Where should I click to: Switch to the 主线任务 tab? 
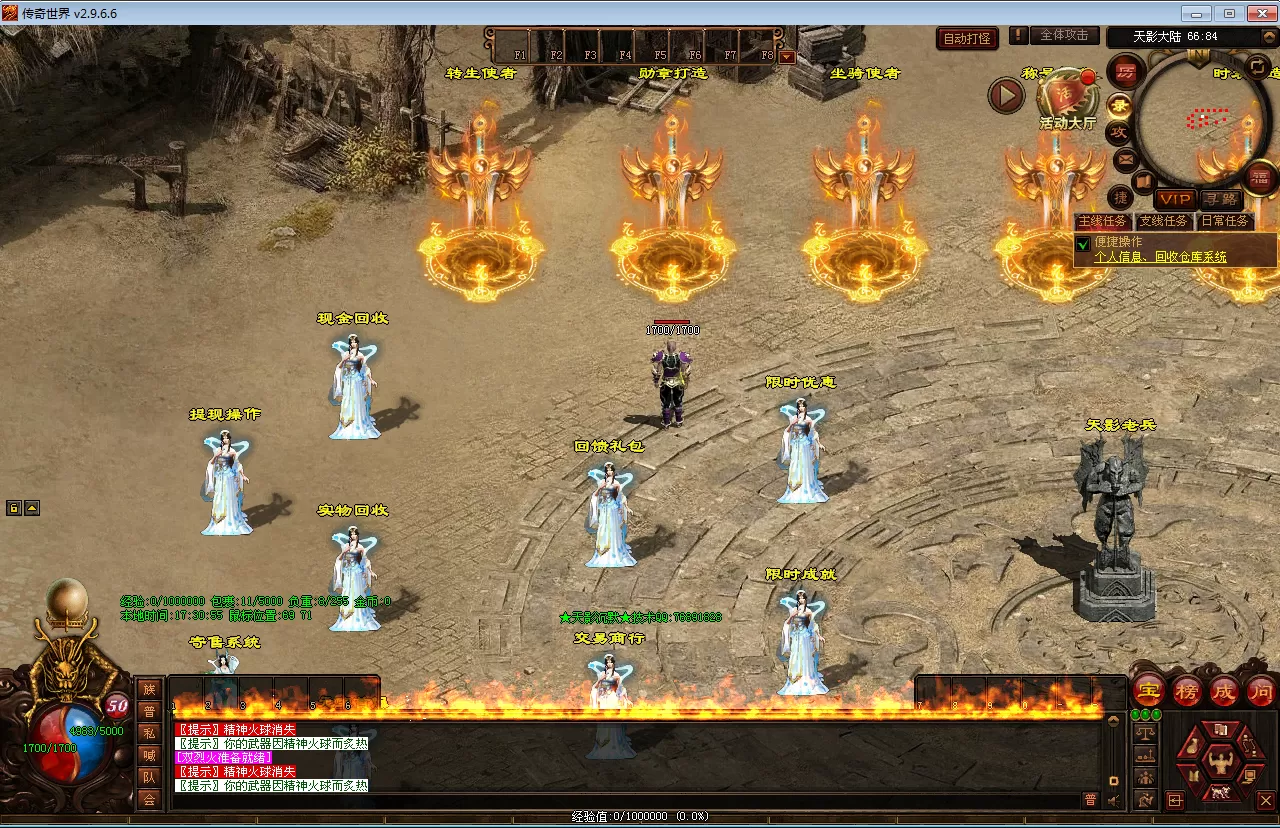1102,222
